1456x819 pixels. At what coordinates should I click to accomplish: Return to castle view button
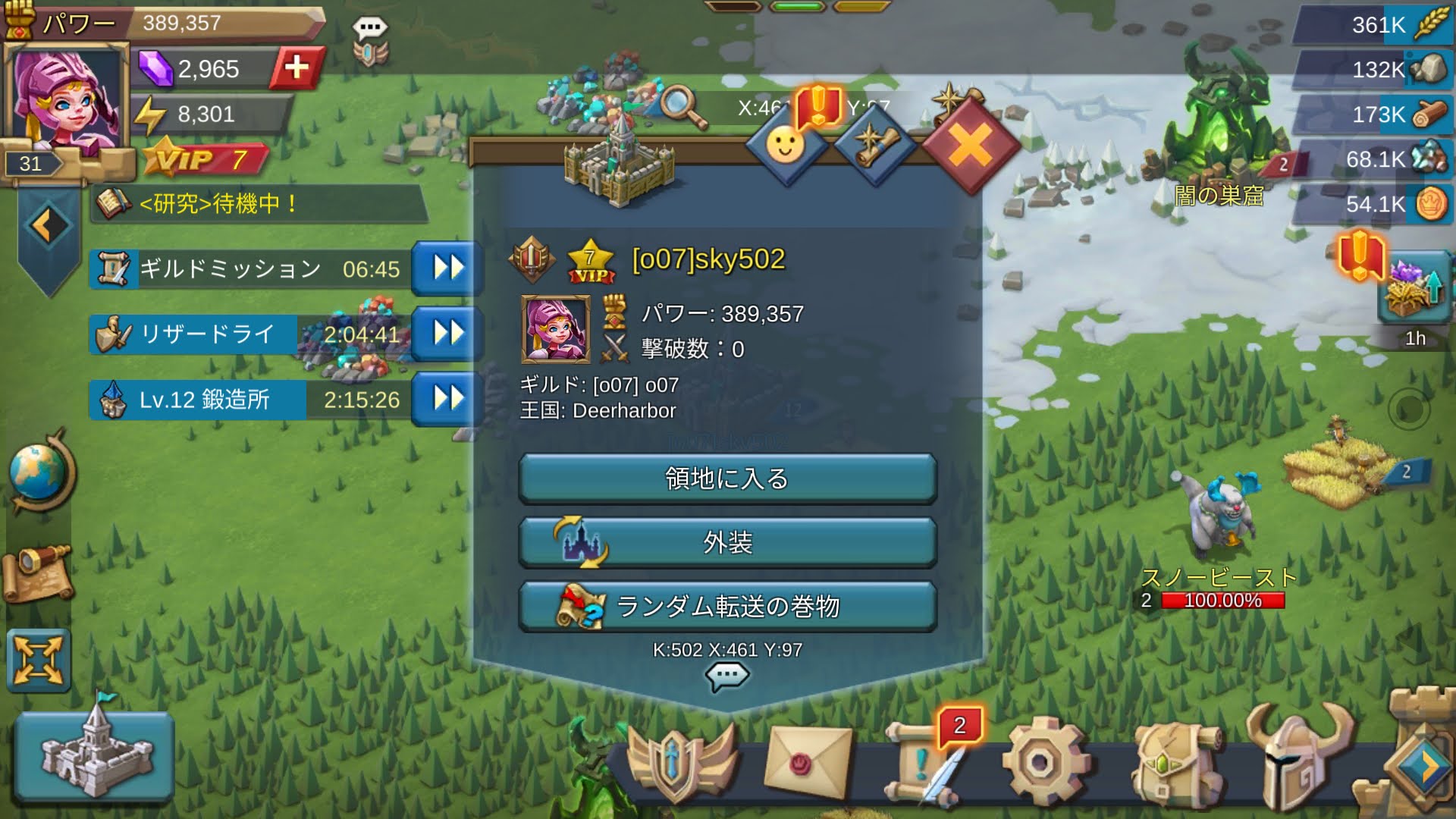(x=95, y=755)
